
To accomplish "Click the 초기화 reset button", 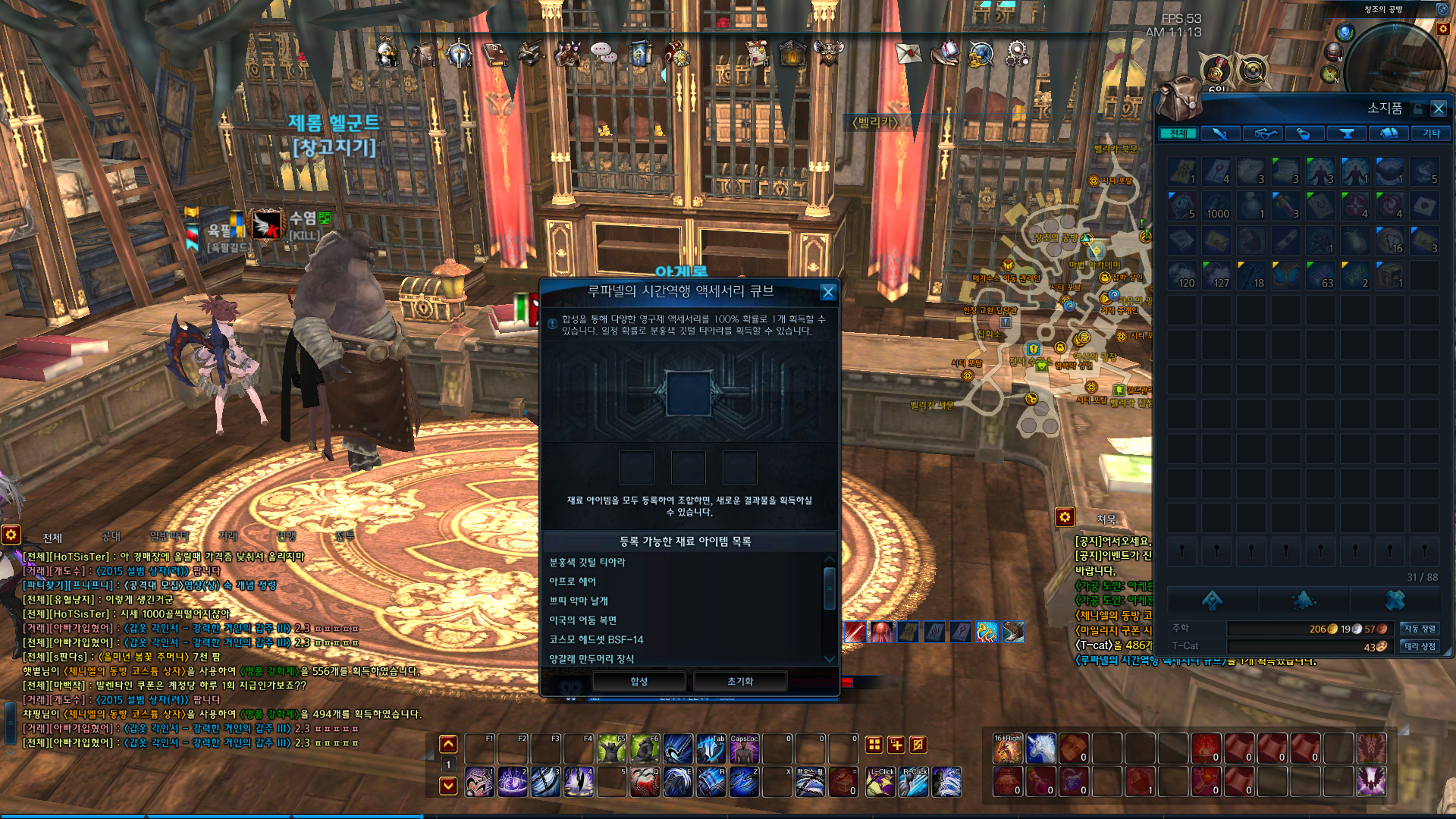I will click(740, 681).
